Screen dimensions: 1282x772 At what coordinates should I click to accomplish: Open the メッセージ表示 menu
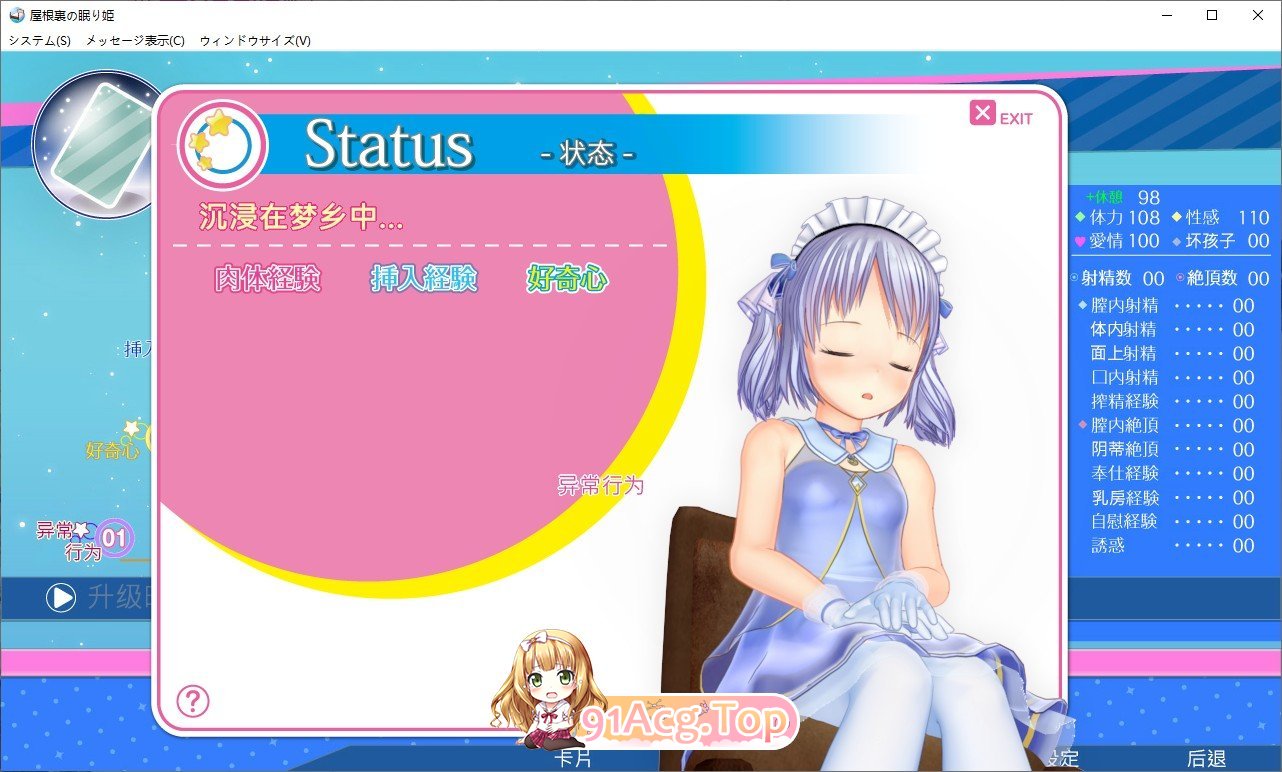tap(133, 41)
